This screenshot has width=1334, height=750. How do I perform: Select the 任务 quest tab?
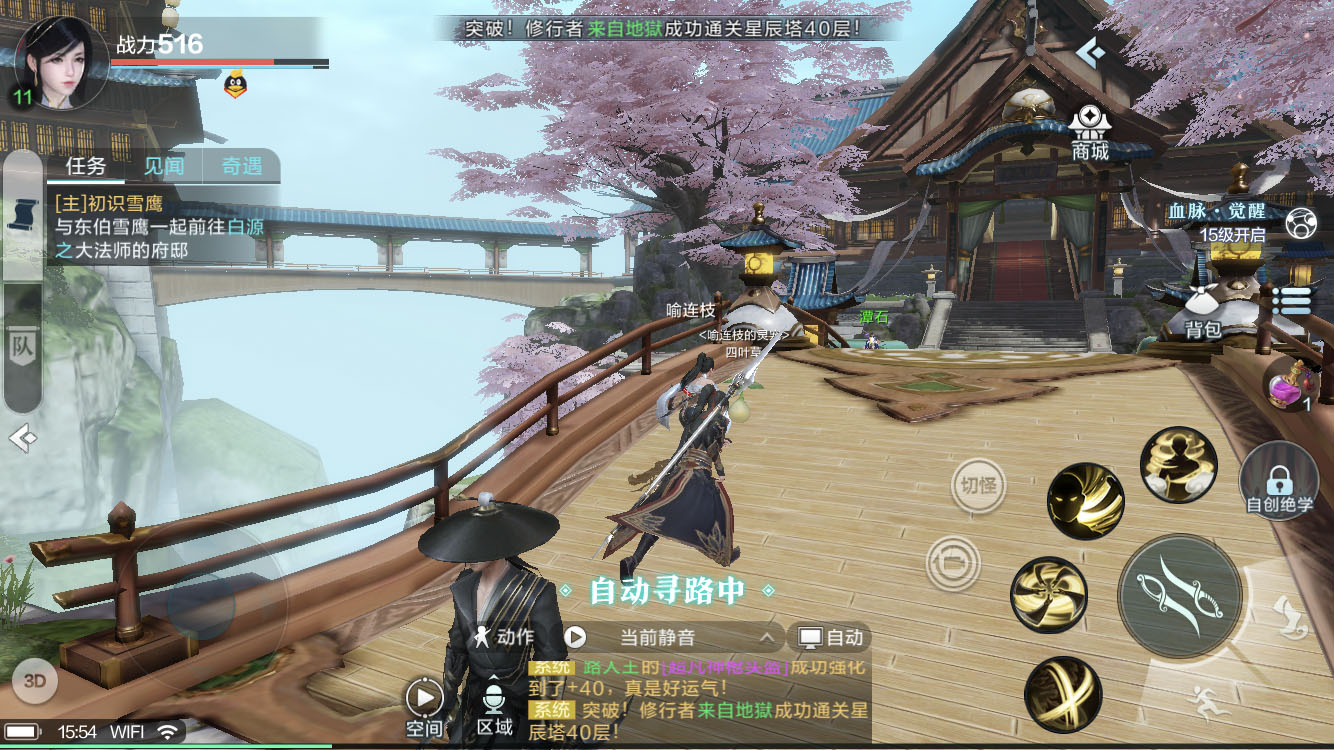(x=86, y=166)
